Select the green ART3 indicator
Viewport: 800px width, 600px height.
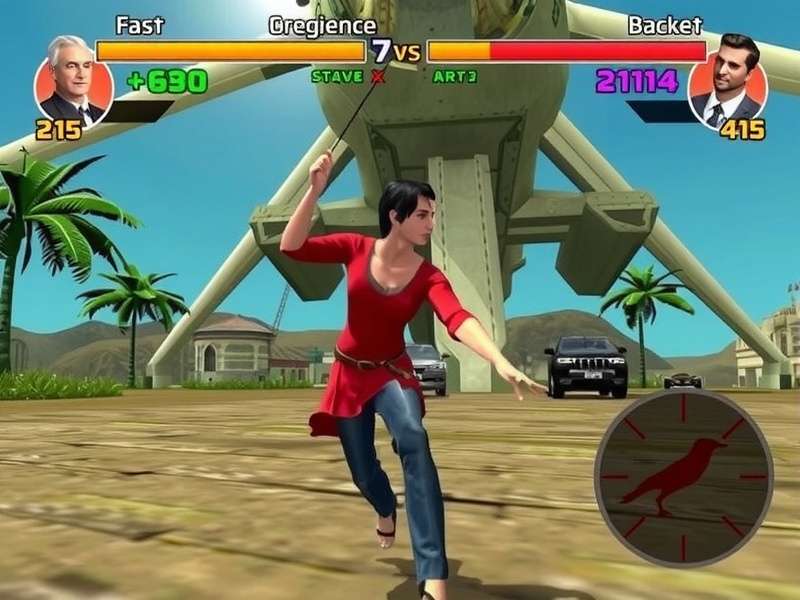(455, 76)
